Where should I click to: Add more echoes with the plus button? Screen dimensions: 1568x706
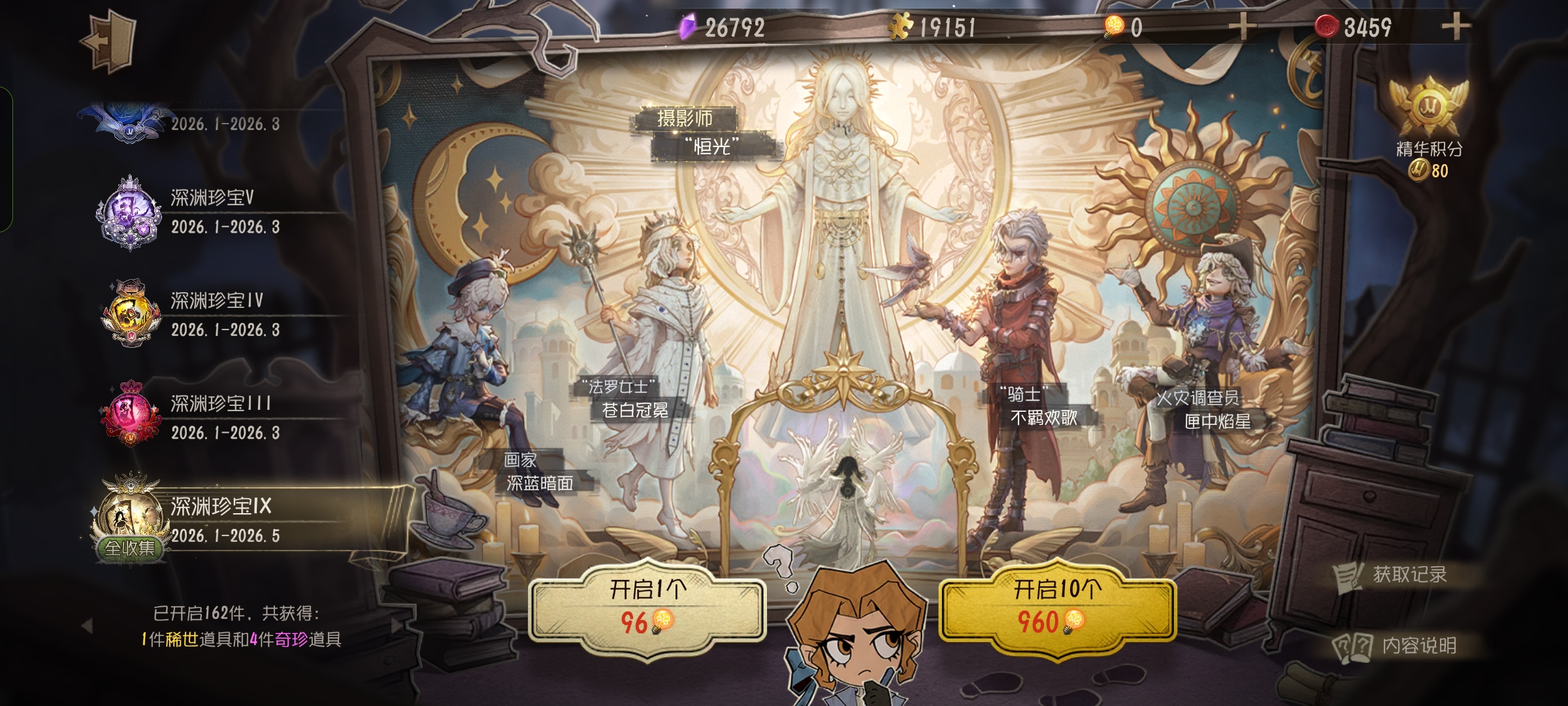tap(1455, 27)
